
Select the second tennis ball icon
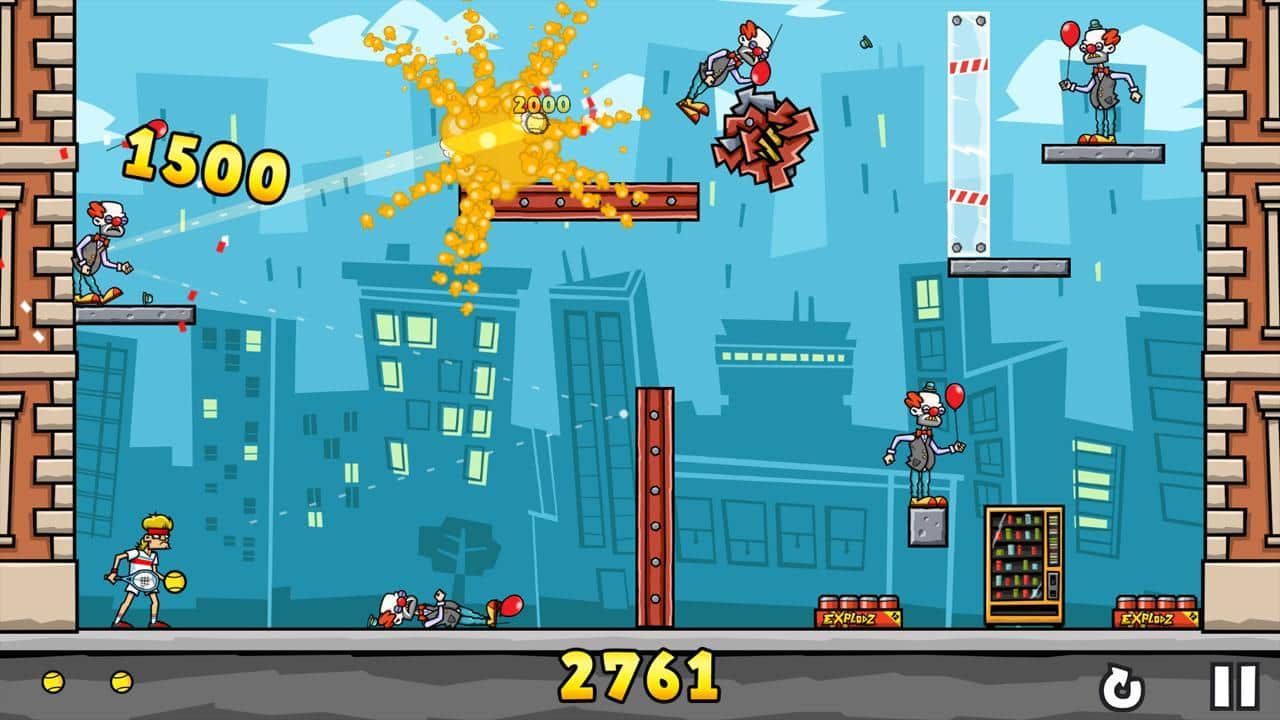click(x=122, y=680)
